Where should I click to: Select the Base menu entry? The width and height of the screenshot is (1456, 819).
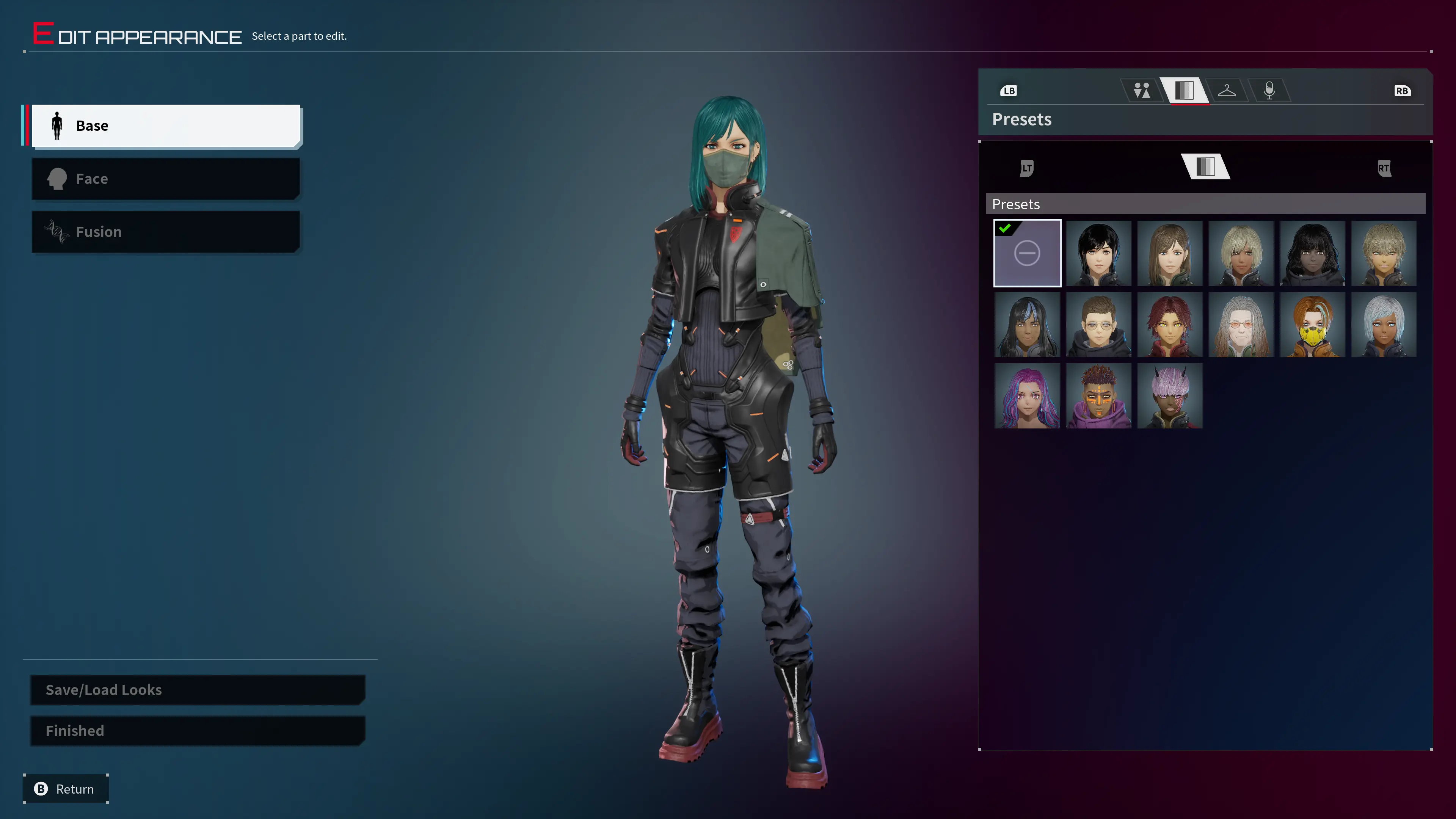(165, 126)
